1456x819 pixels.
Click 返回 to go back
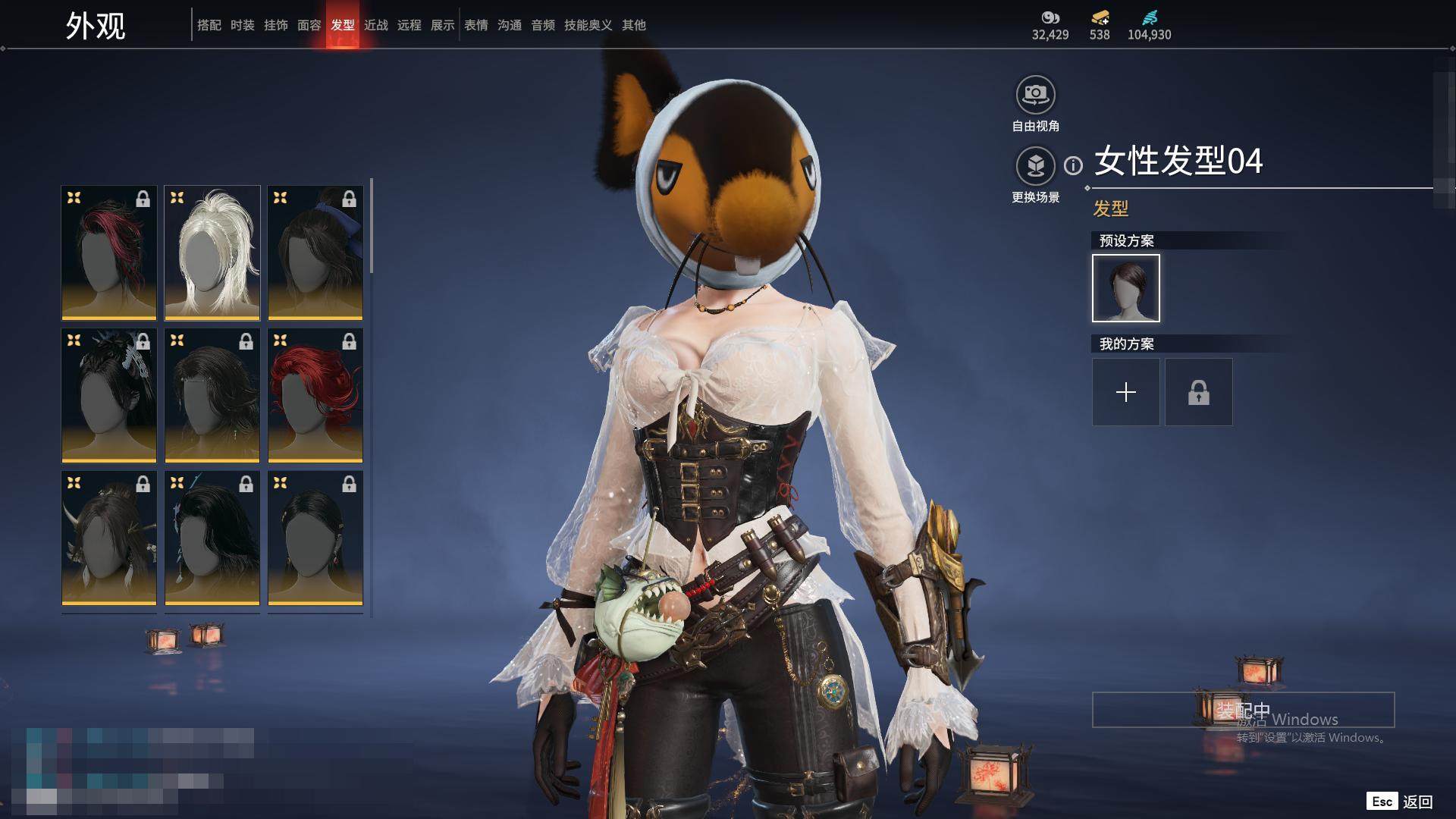pyautogui.click(x=1417, y=802)
